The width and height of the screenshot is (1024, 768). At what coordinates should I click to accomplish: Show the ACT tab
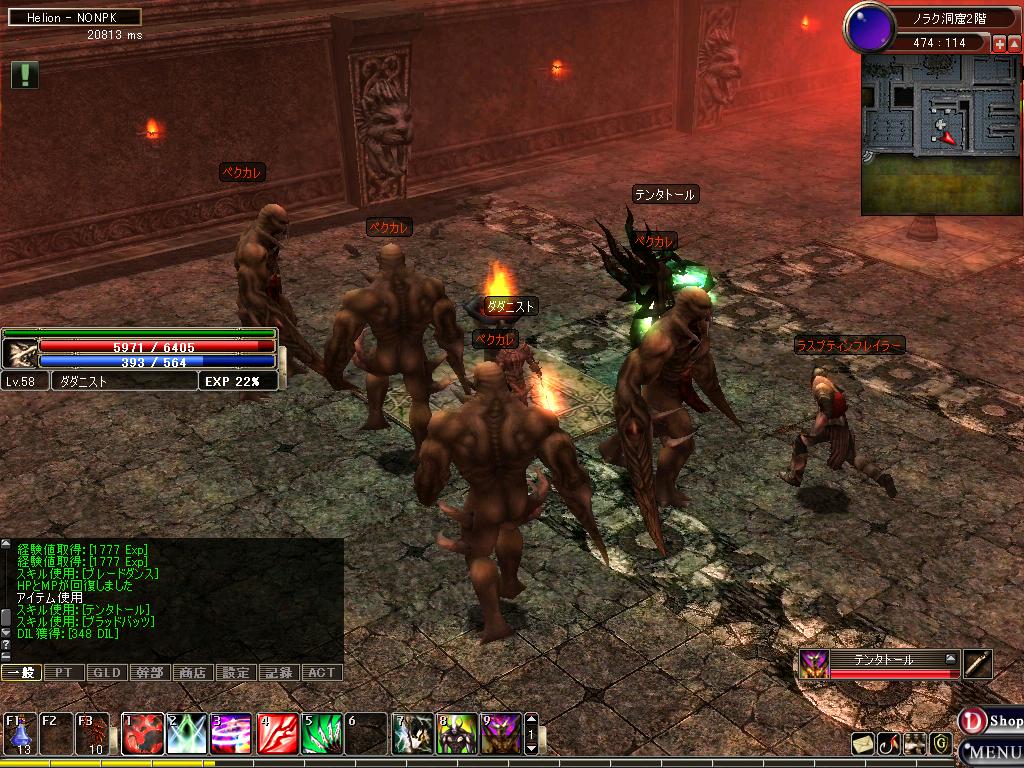point(322,673)
